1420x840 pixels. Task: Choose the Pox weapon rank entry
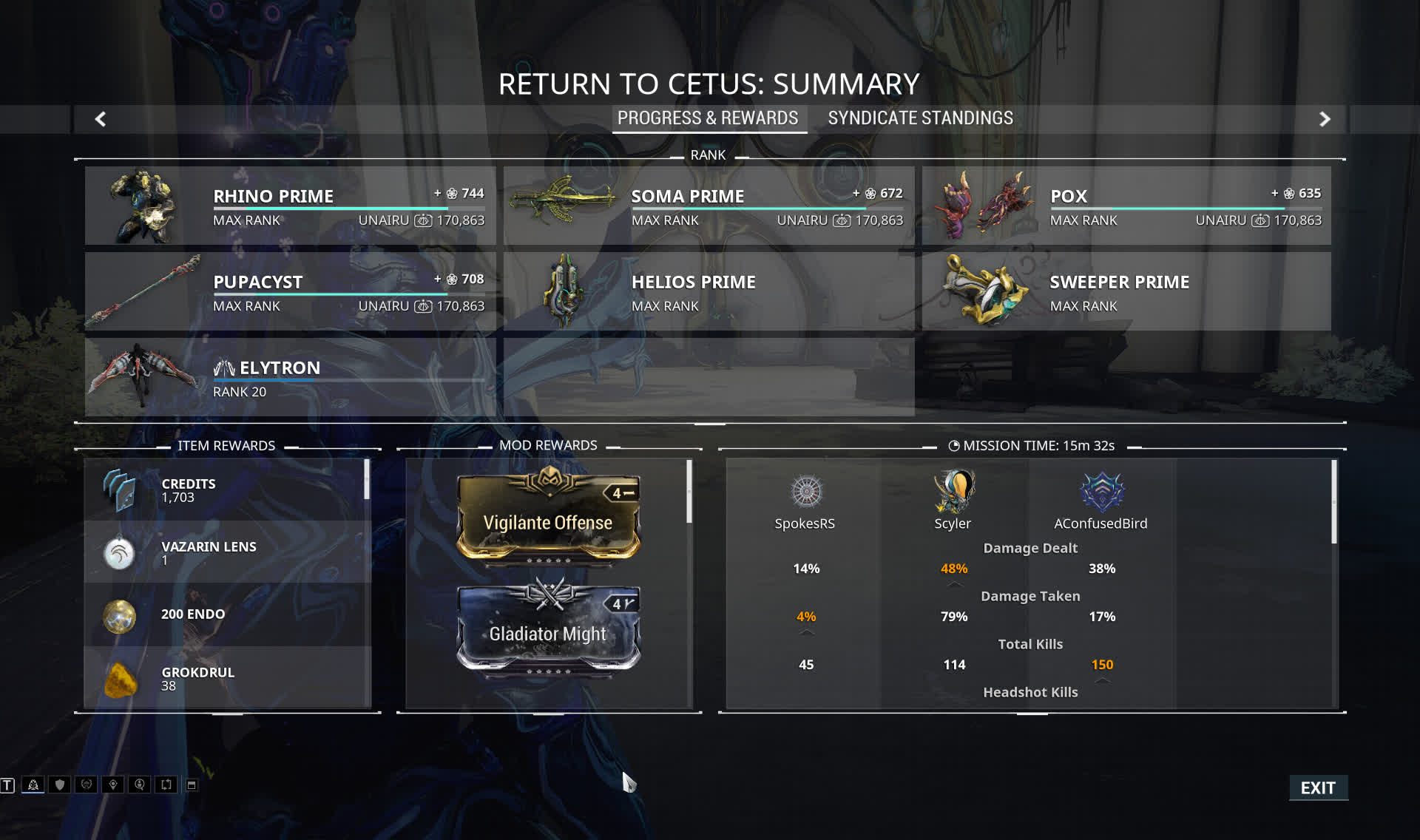click(x=1126, y=206)
